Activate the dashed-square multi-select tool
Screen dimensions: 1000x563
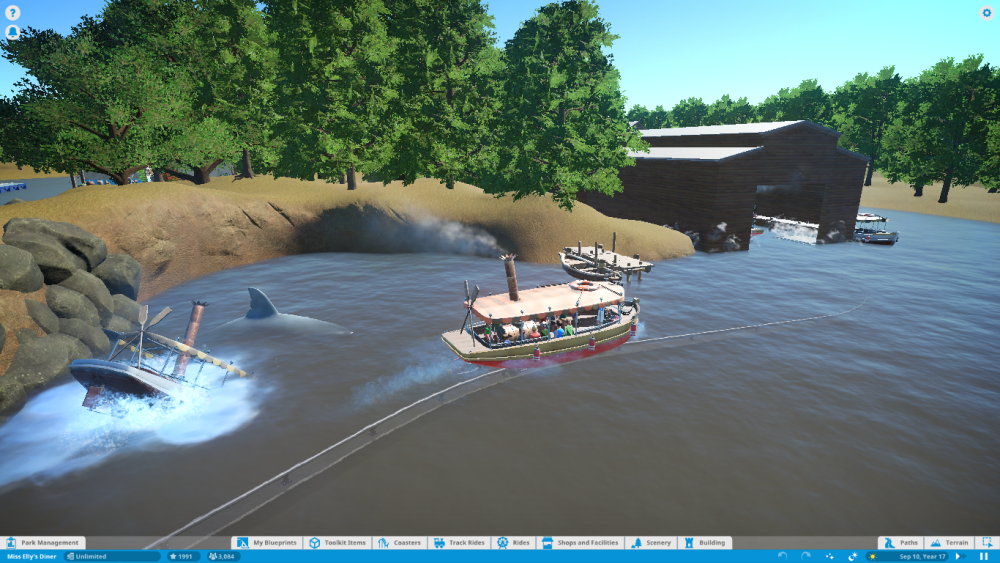click(987, 543)
